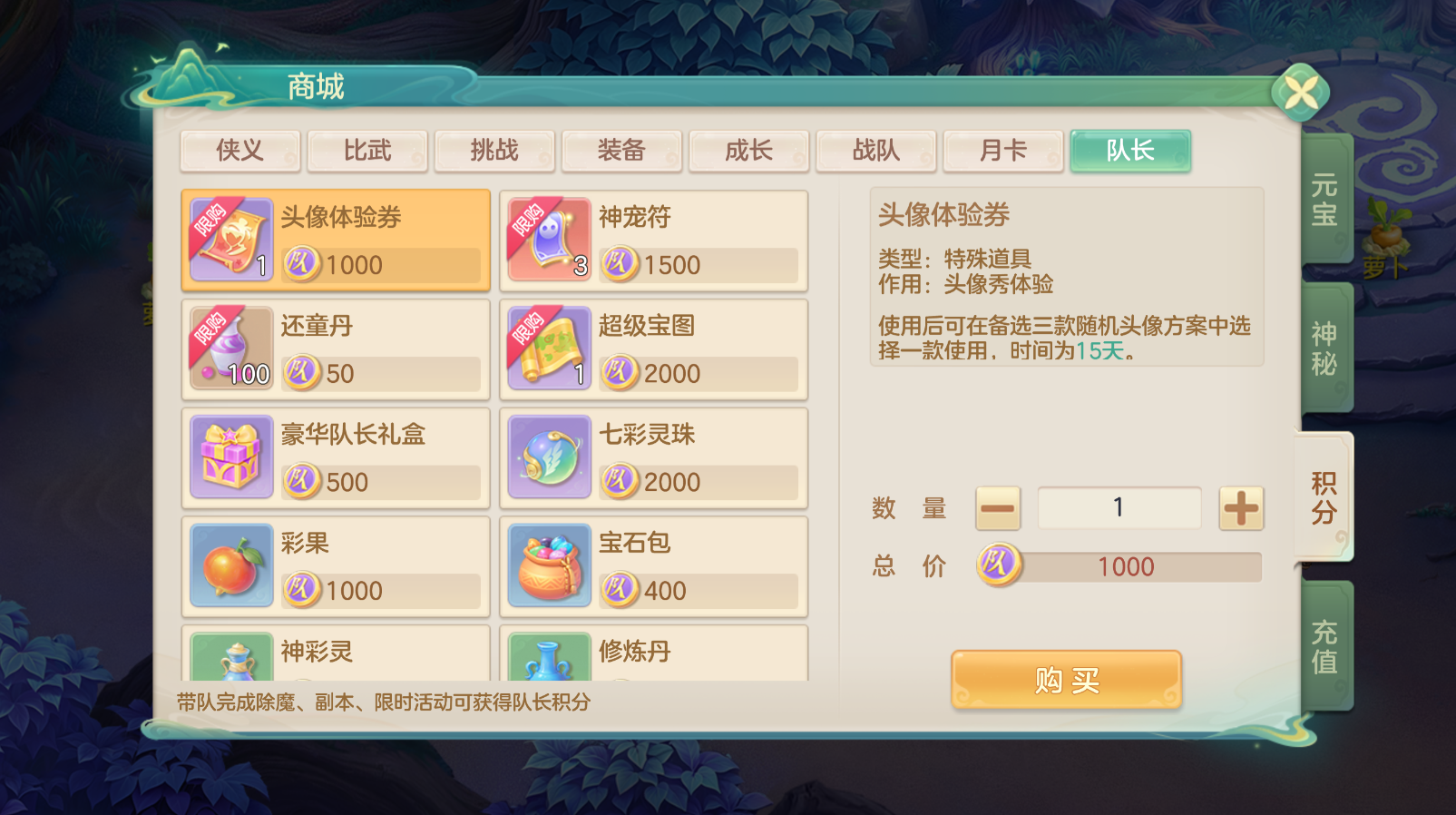Click the 购买 purchase button
Image resolution: width=1456 pixels, height=815 pixels.
coord(1067,679)
